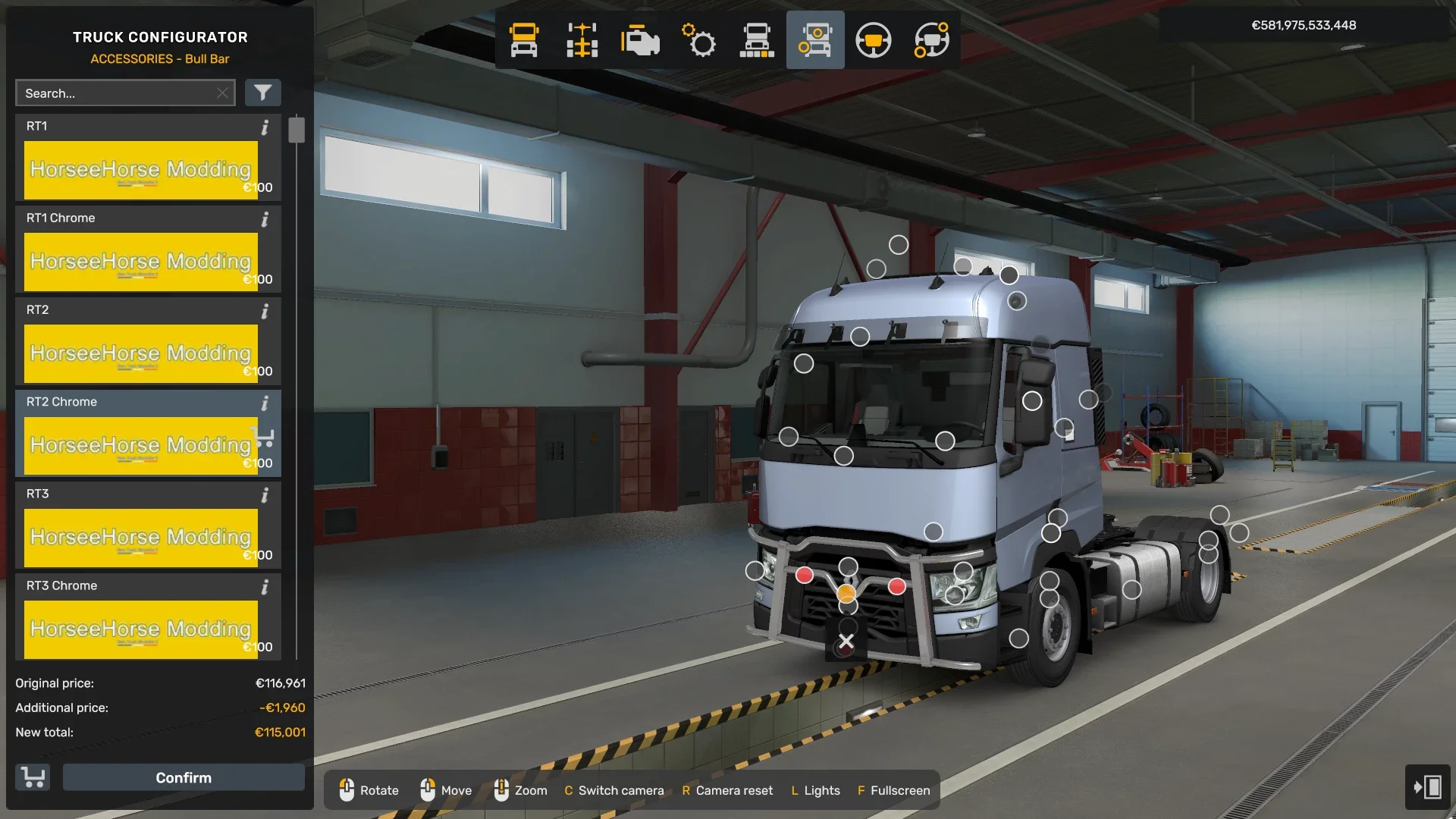This screenshot has height=819, width=1456.
Task: Select the chassis configuration tab
Action: (582, 40)
